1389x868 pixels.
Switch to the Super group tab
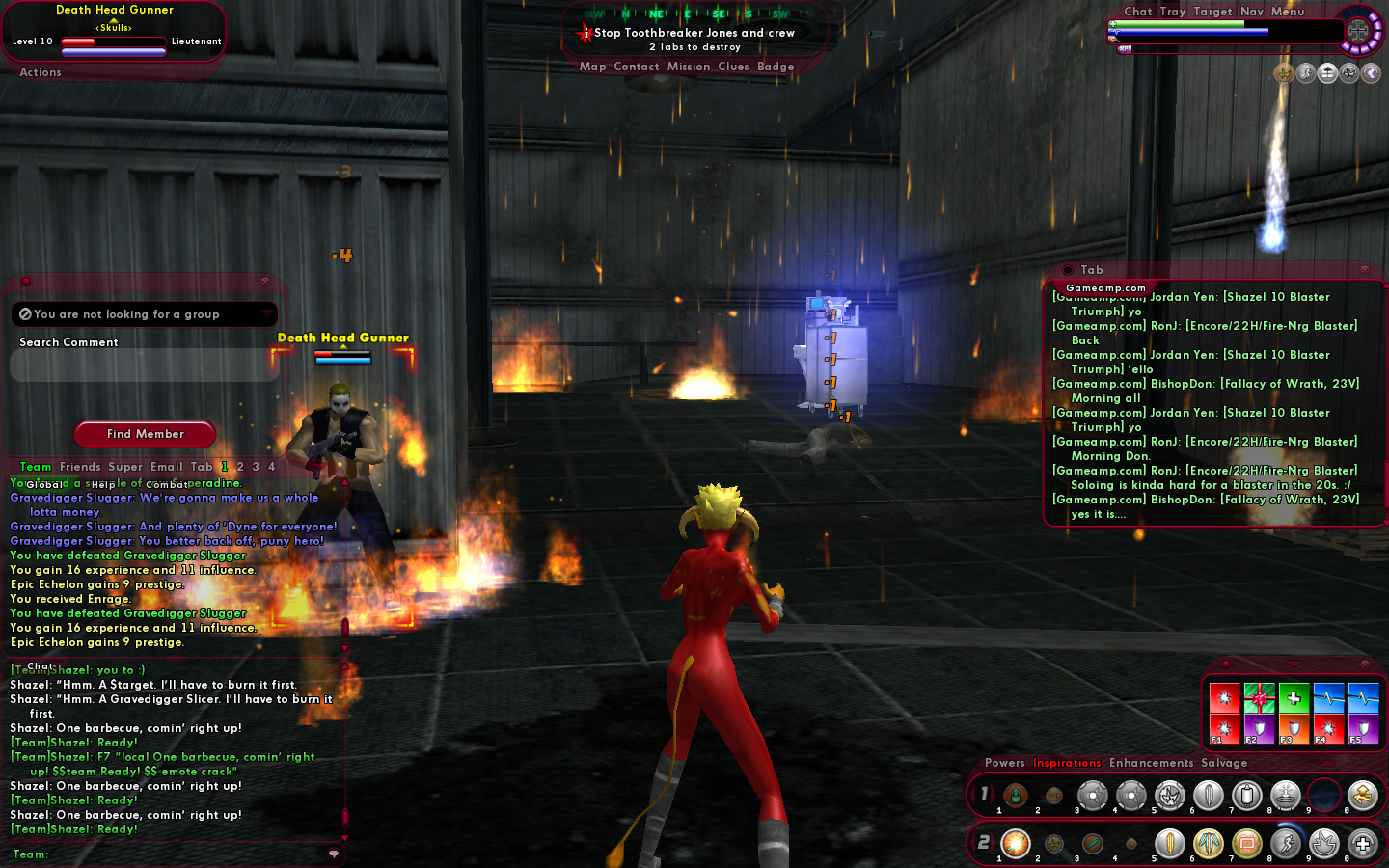[125, 467]
